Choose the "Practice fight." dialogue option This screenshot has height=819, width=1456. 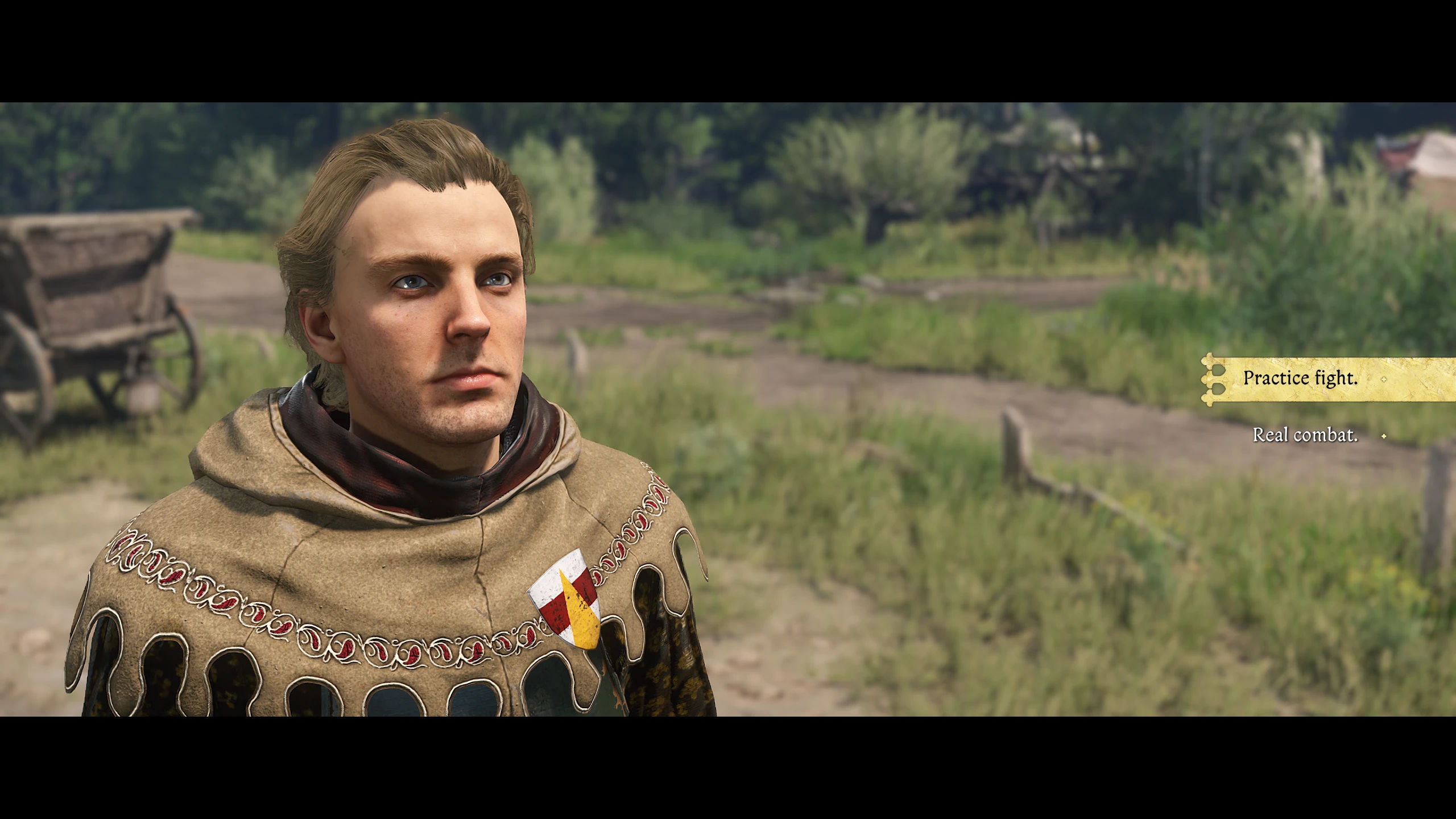point(1300,379)
